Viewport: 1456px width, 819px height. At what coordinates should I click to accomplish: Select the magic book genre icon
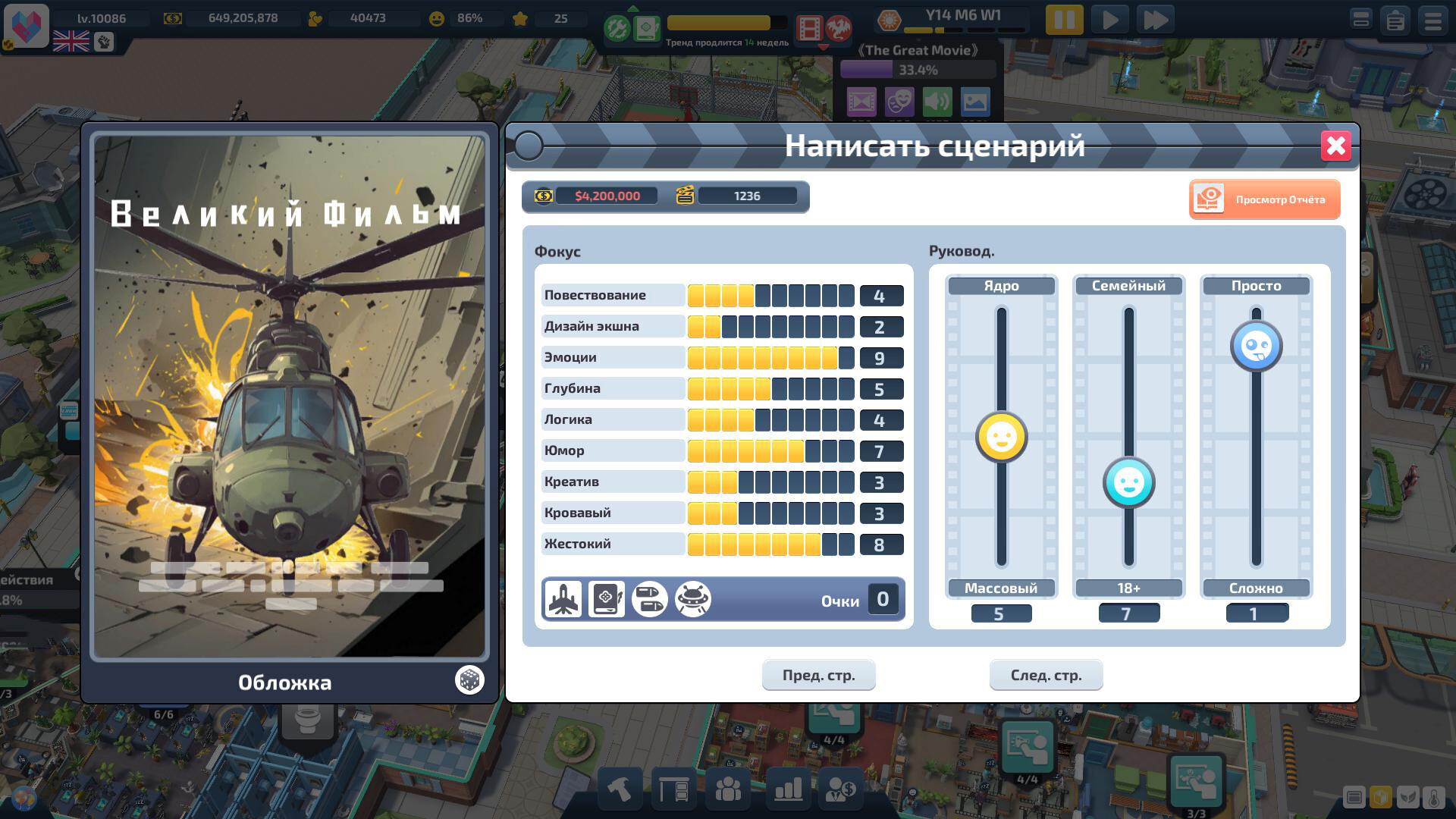coord(607,599)
